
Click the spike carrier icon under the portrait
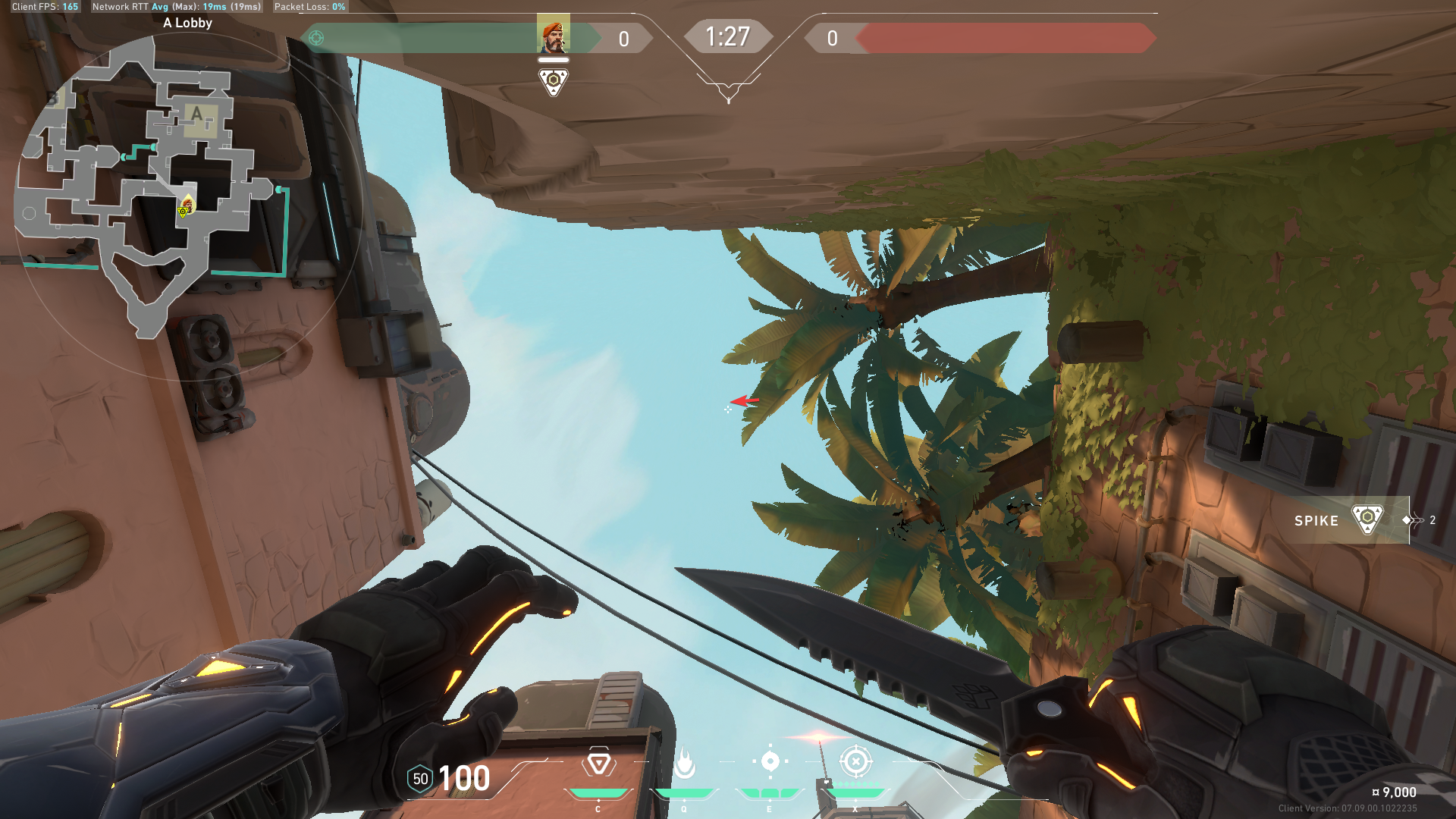coord(553,81)
